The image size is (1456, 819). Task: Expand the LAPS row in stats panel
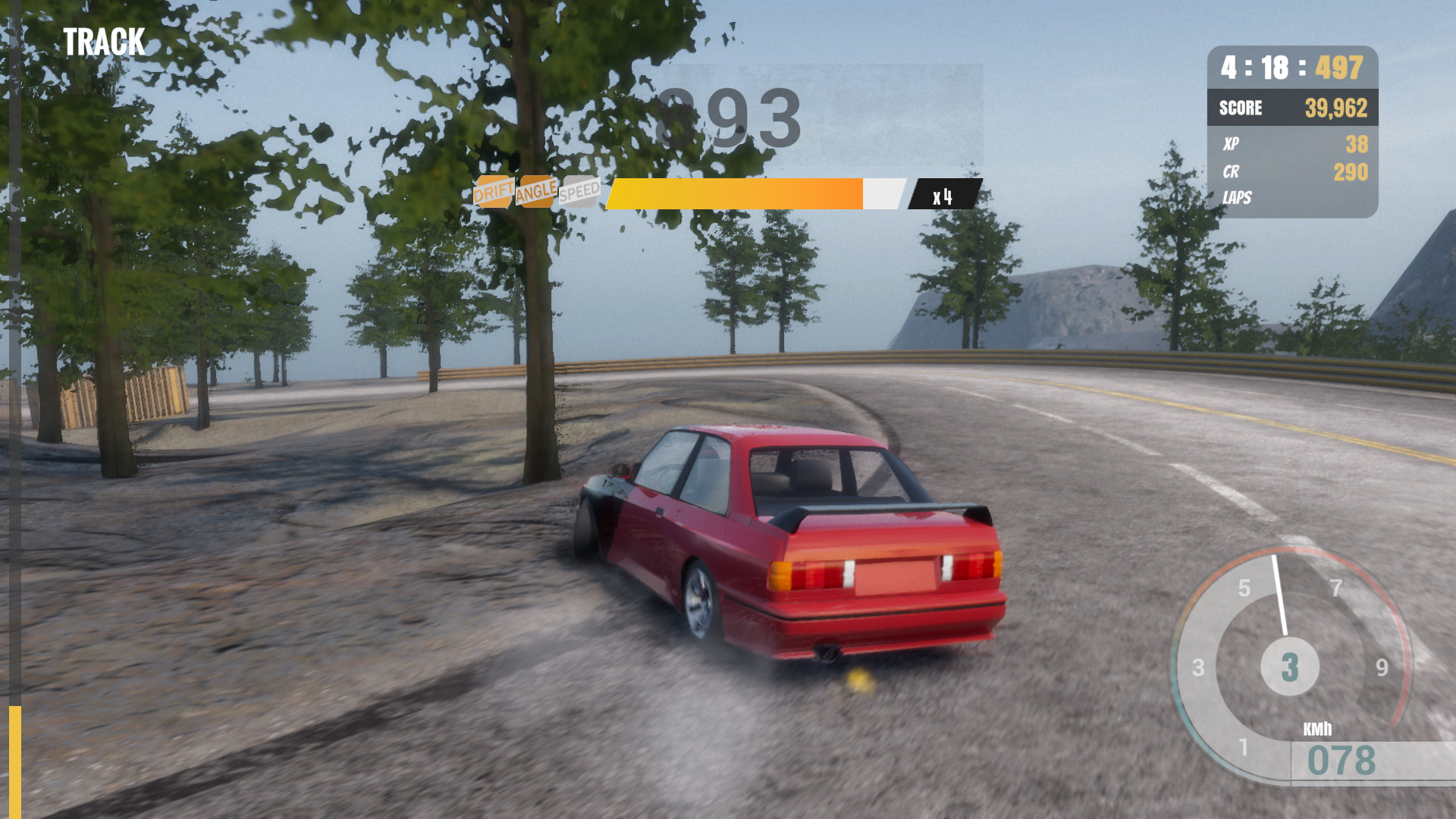1237,199
